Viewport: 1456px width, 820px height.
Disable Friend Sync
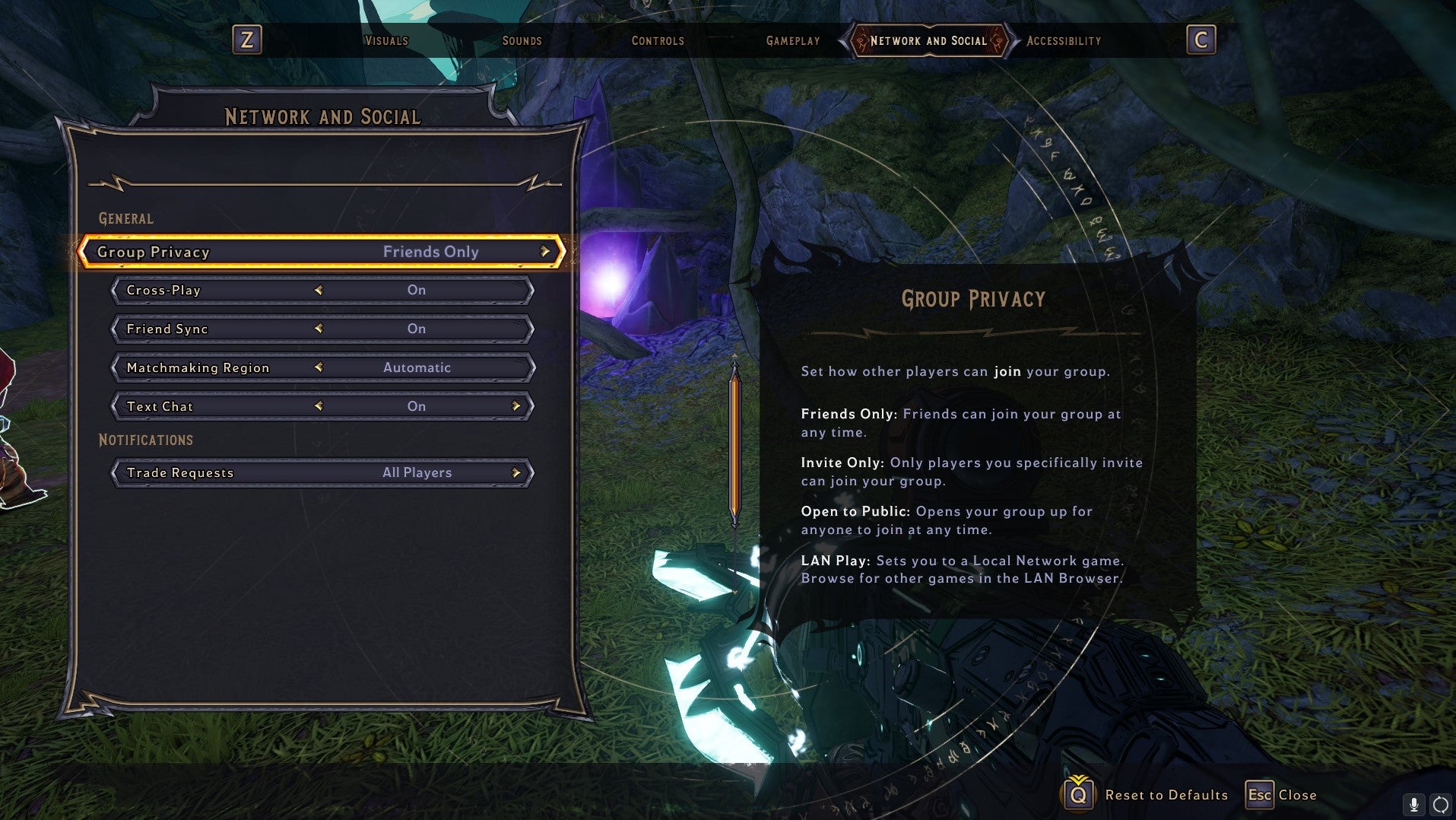[319, 329]
